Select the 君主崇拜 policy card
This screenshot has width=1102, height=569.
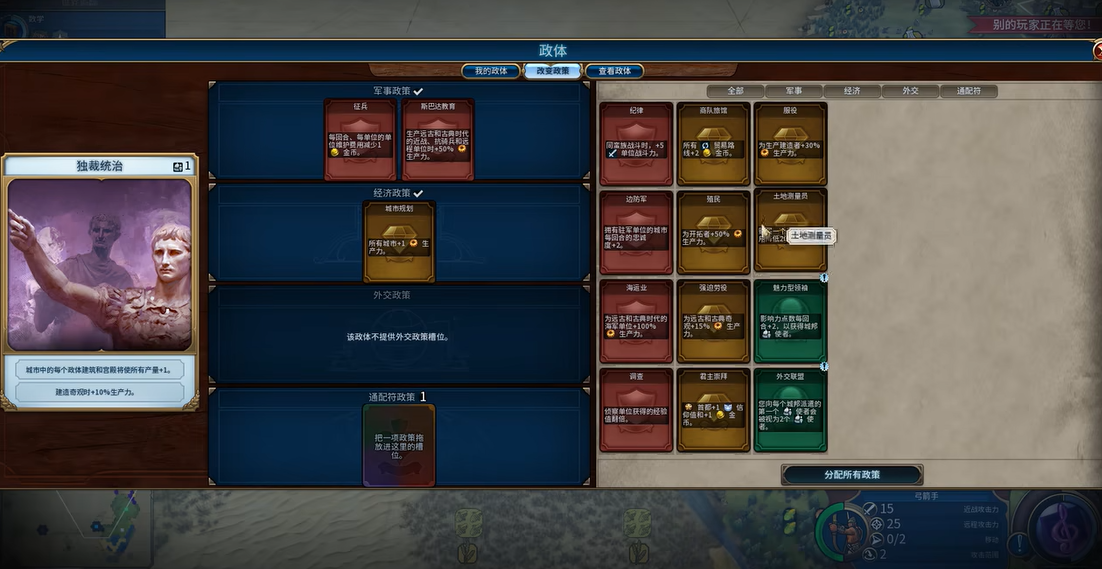click(x=713, y=410)
